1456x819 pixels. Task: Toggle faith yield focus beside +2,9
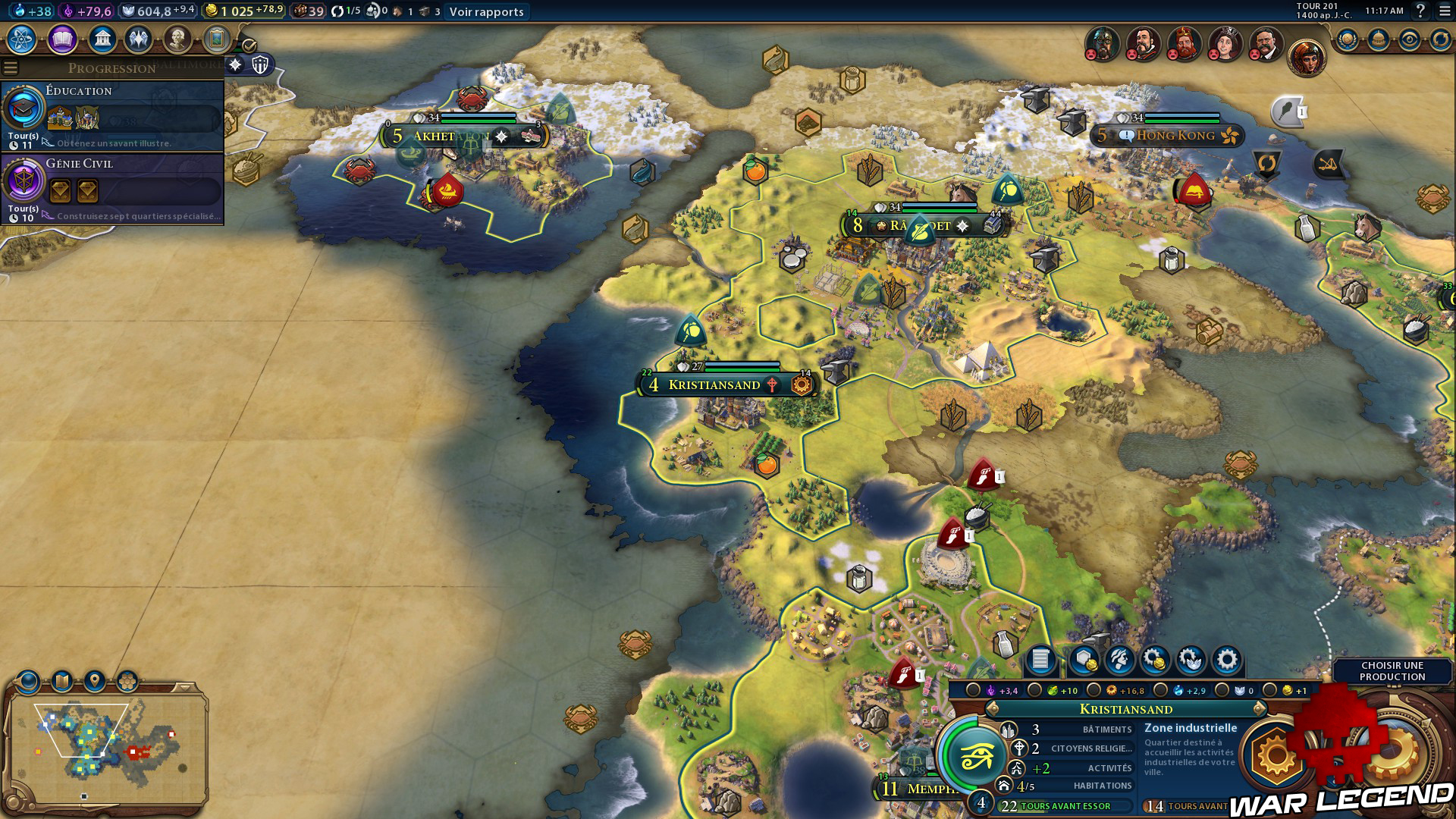1161,690
